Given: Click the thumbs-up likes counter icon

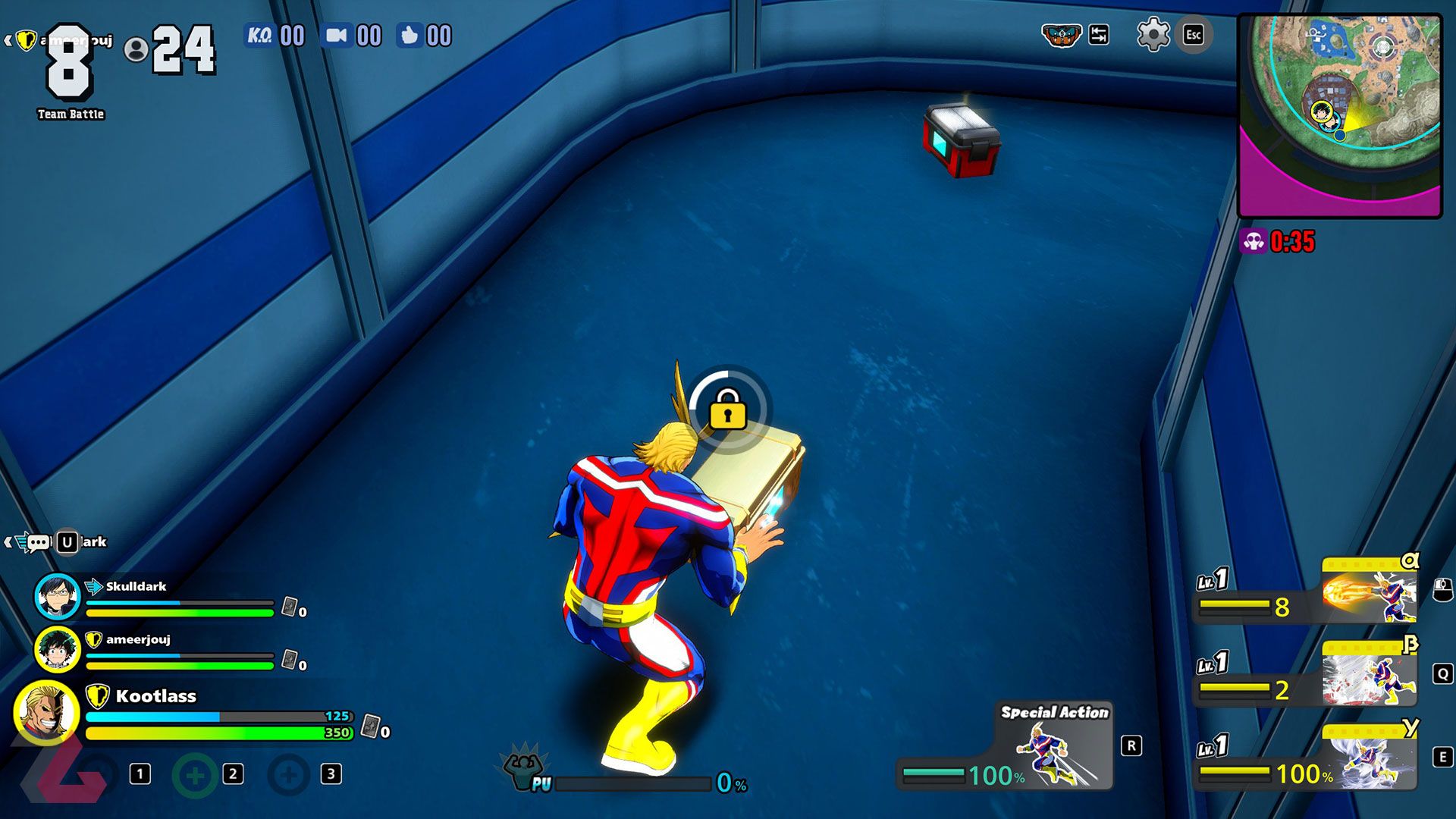Looking at the screenshot, I should [x=410, y=34].
